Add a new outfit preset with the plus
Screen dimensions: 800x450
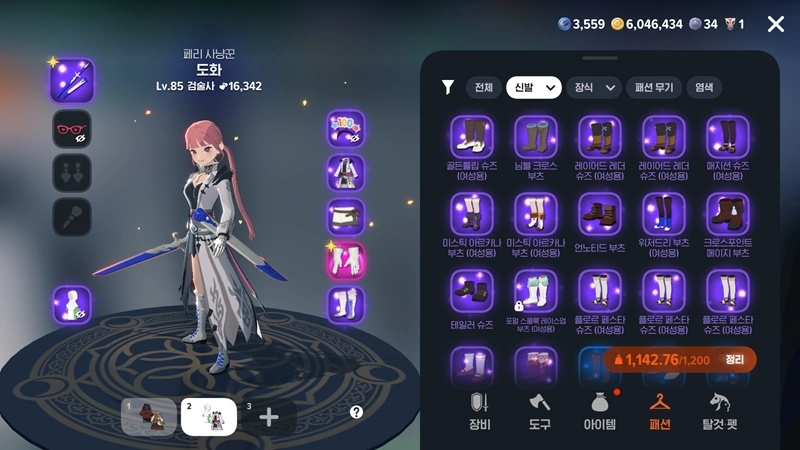[269, 417]
